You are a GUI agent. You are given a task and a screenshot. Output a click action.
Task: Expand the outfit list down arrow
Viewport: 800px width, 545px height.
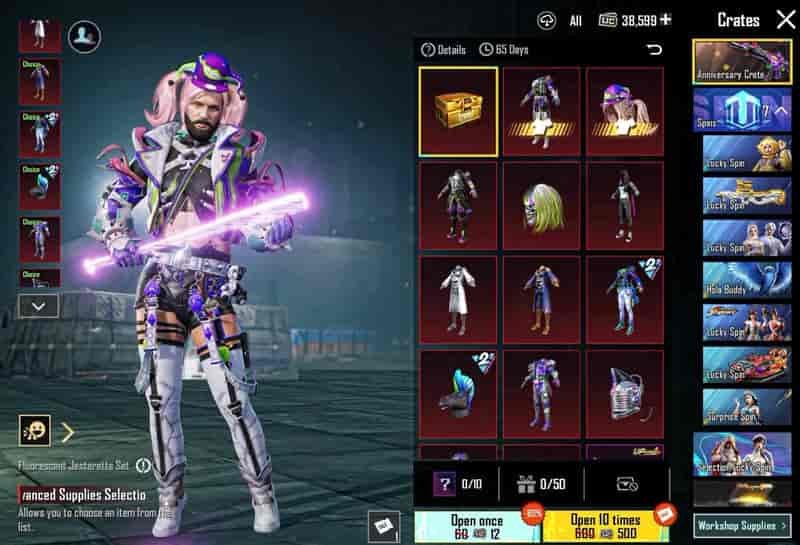[39, 305]
